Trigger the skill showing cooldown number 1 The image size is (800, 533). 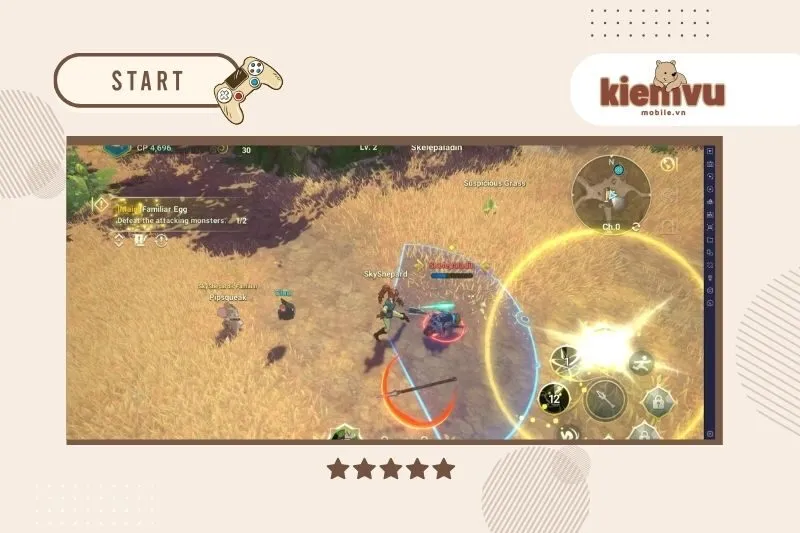565,358
